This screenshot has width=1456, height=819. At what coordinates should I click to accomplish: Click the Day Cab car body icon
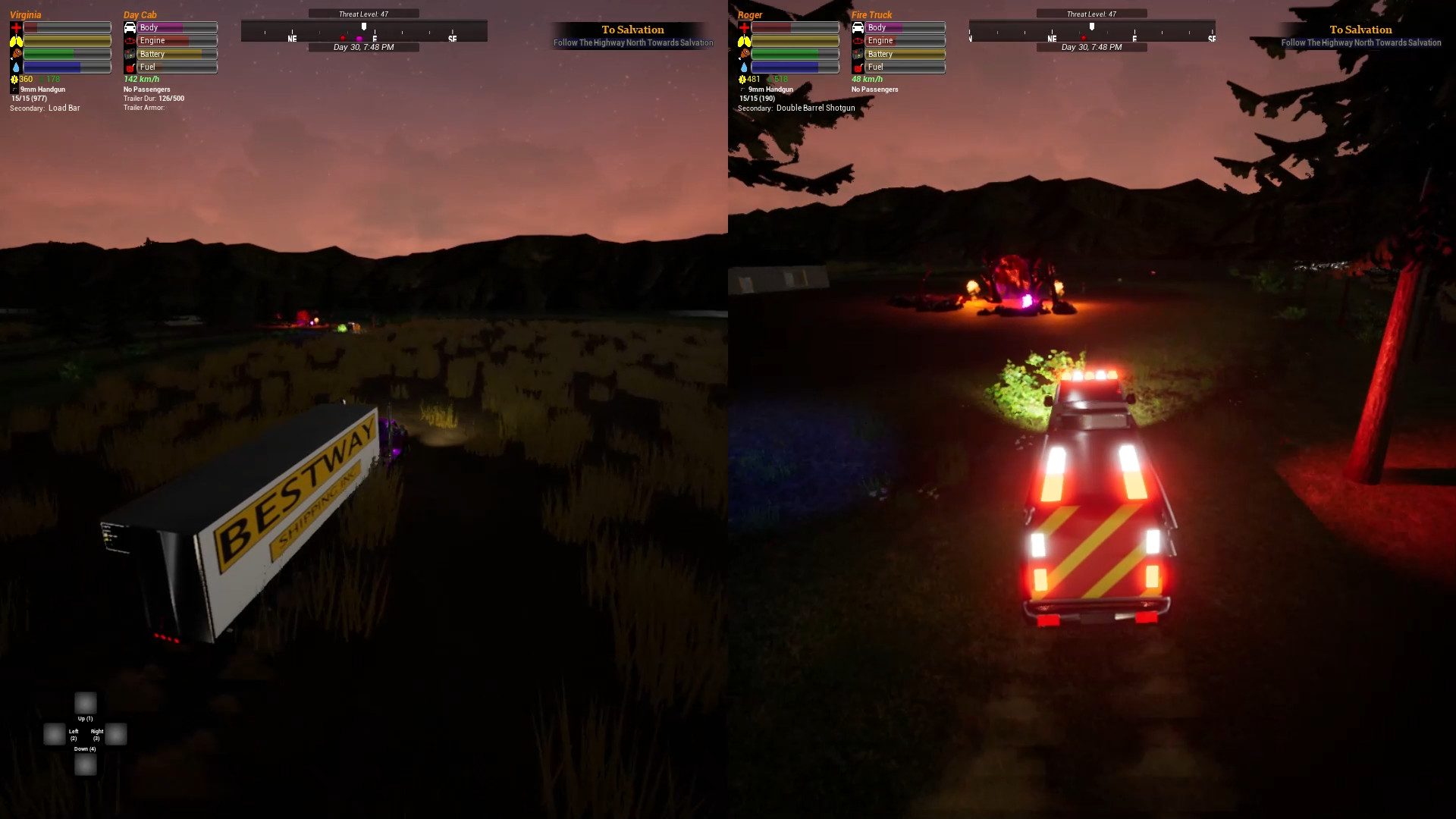128,27
